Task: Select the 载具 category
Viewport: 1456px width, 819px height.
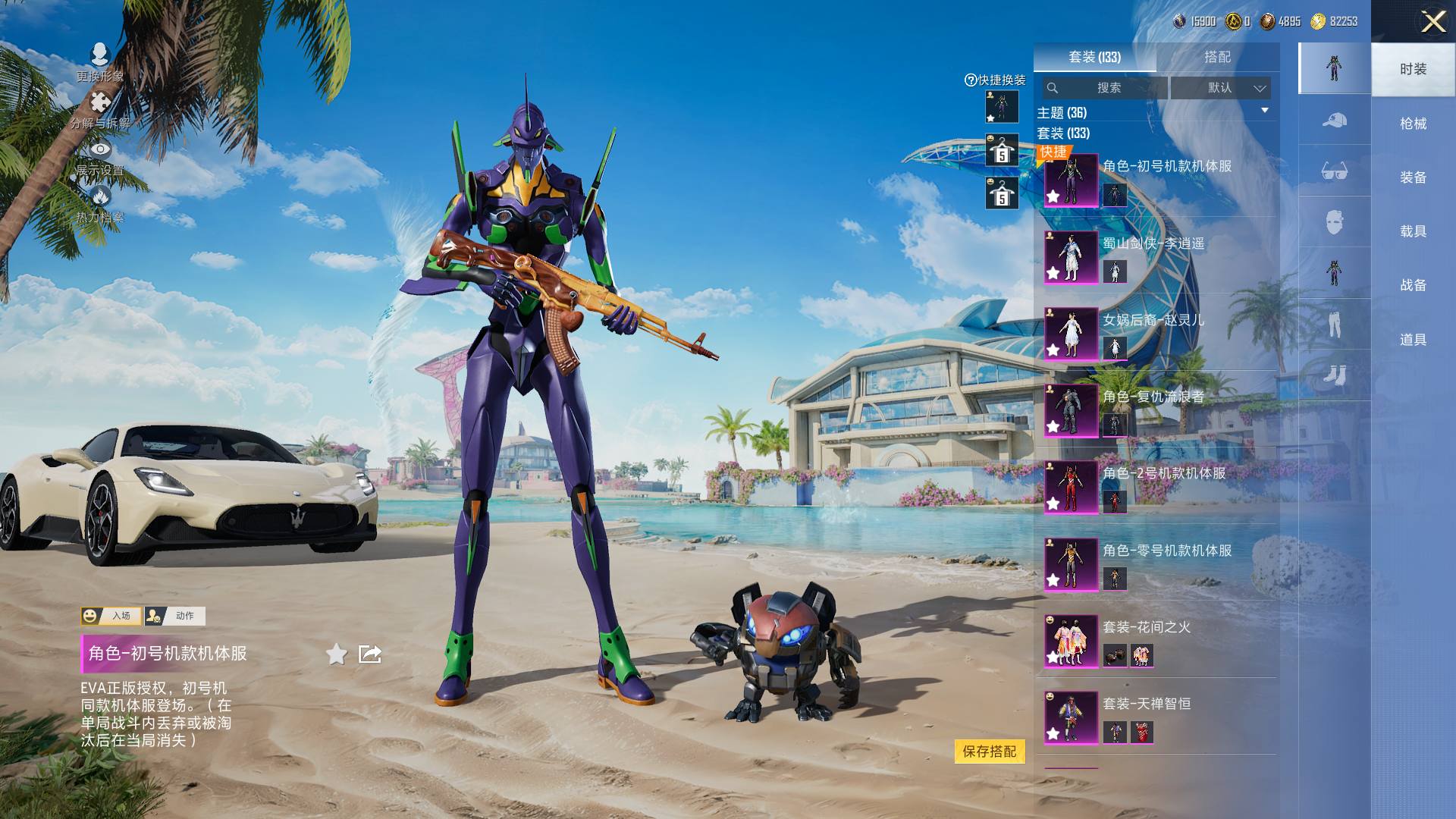Action: 1413,231
